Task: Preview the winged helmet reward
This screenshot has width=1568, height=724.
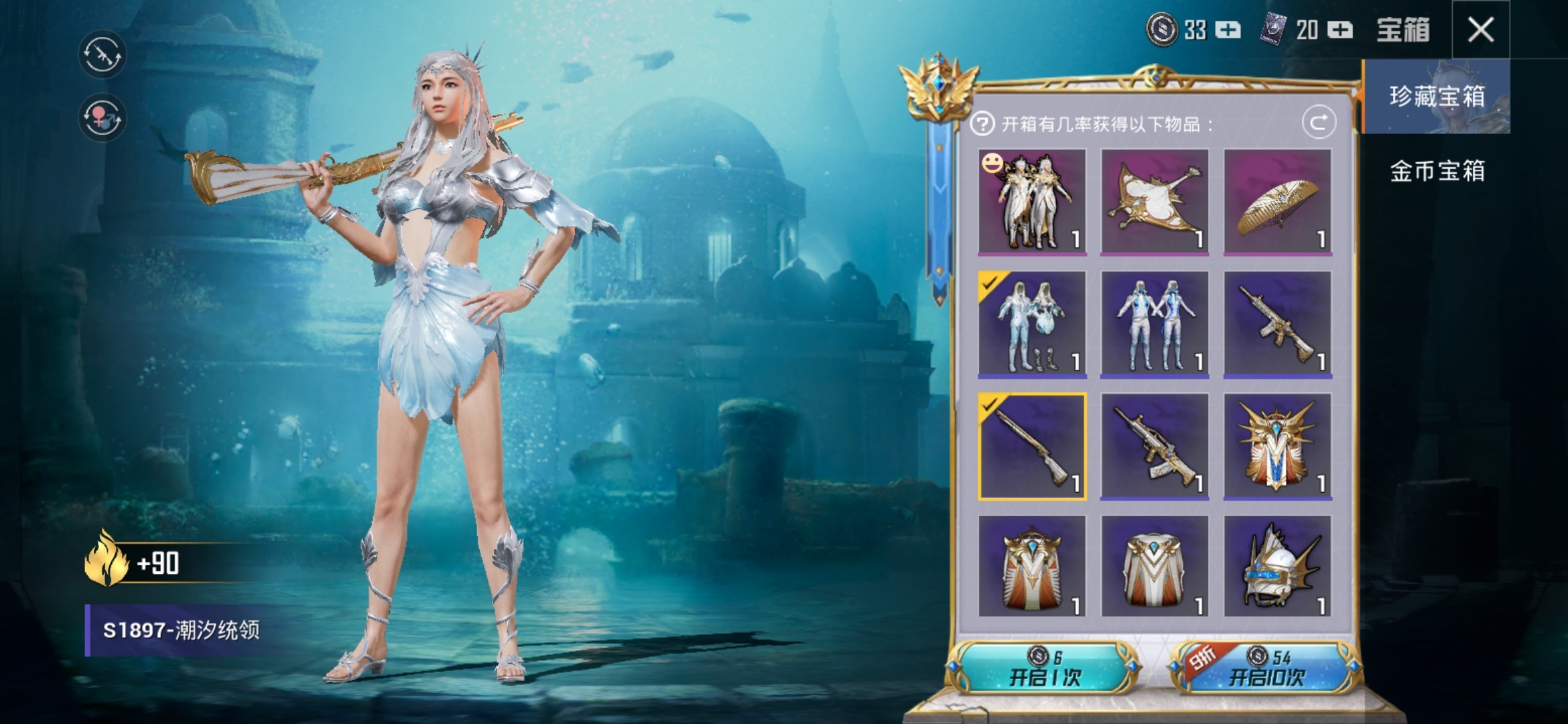Action: (1277, 568)
